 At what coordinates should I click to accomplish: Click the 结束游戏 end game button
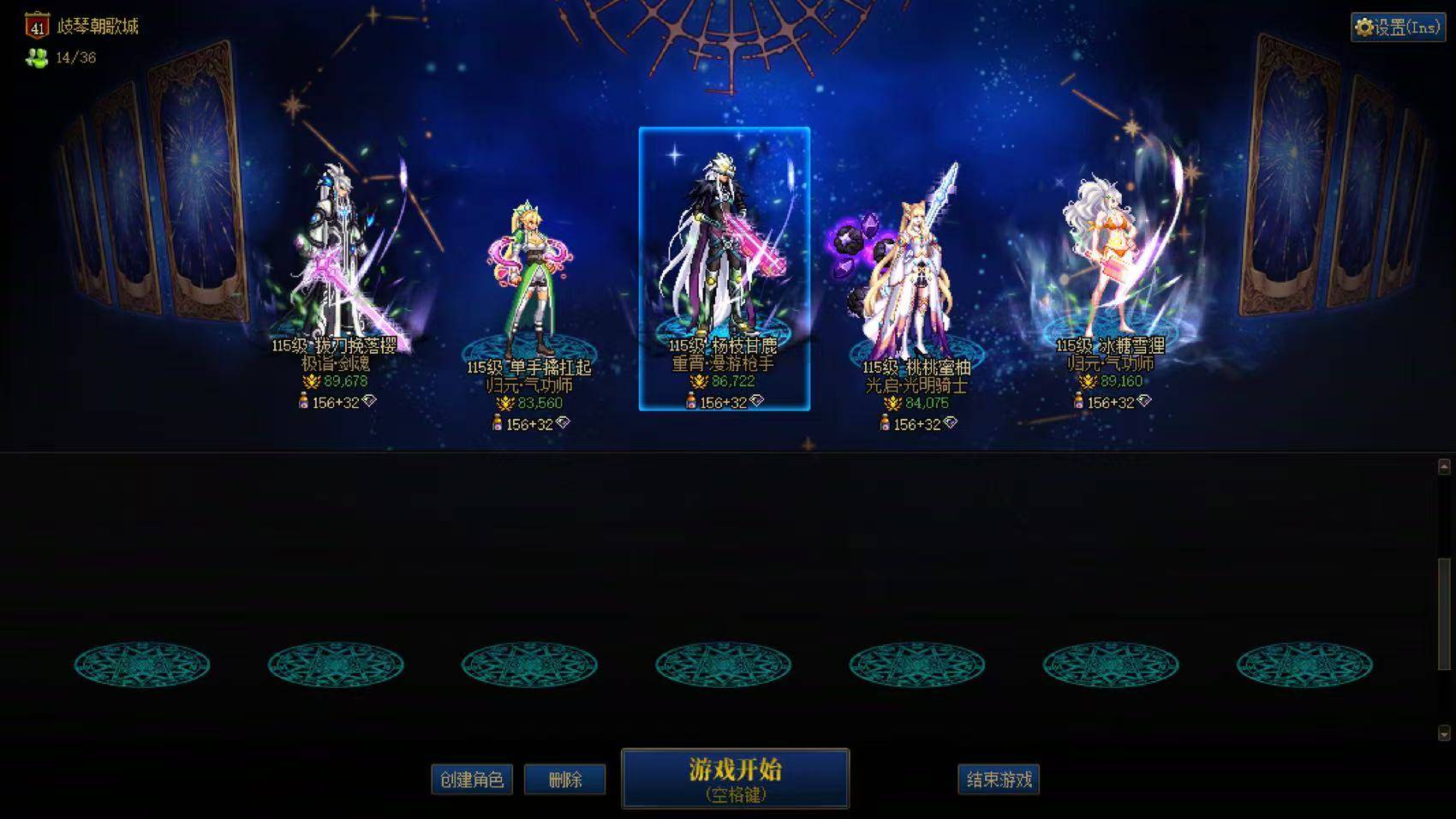998,780
